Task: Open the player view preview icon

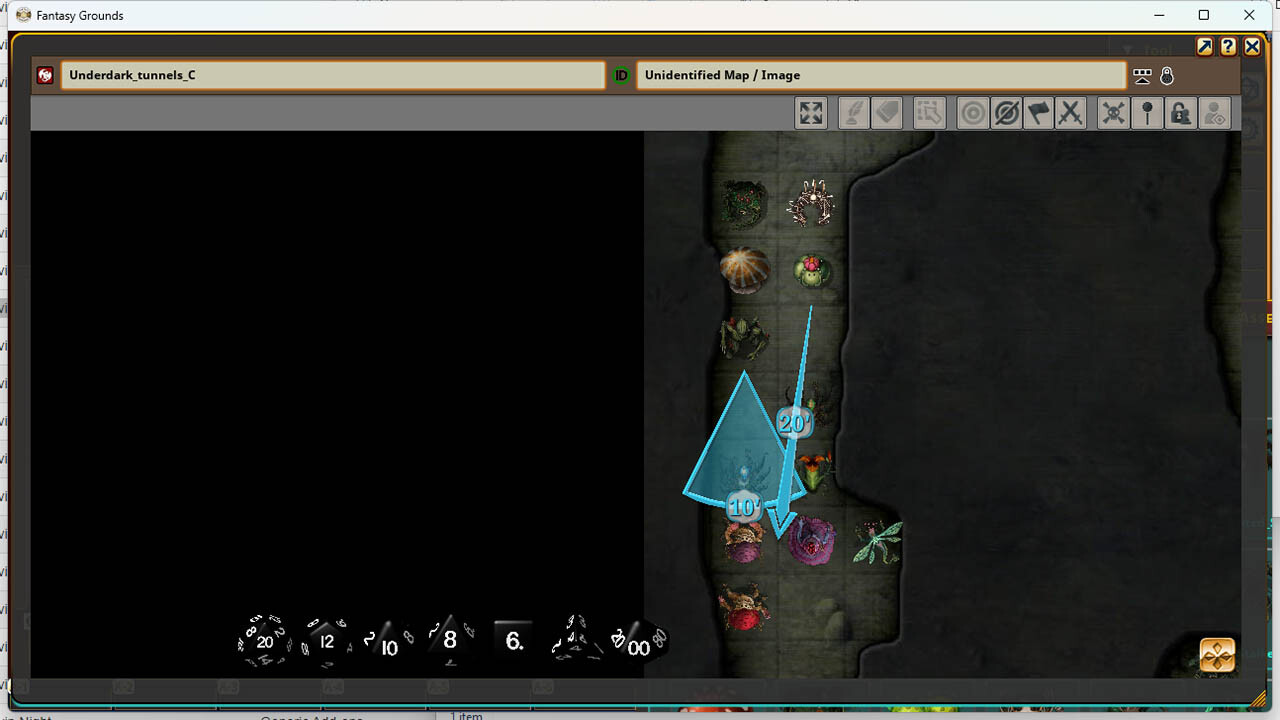Action: click(1215, 112)
